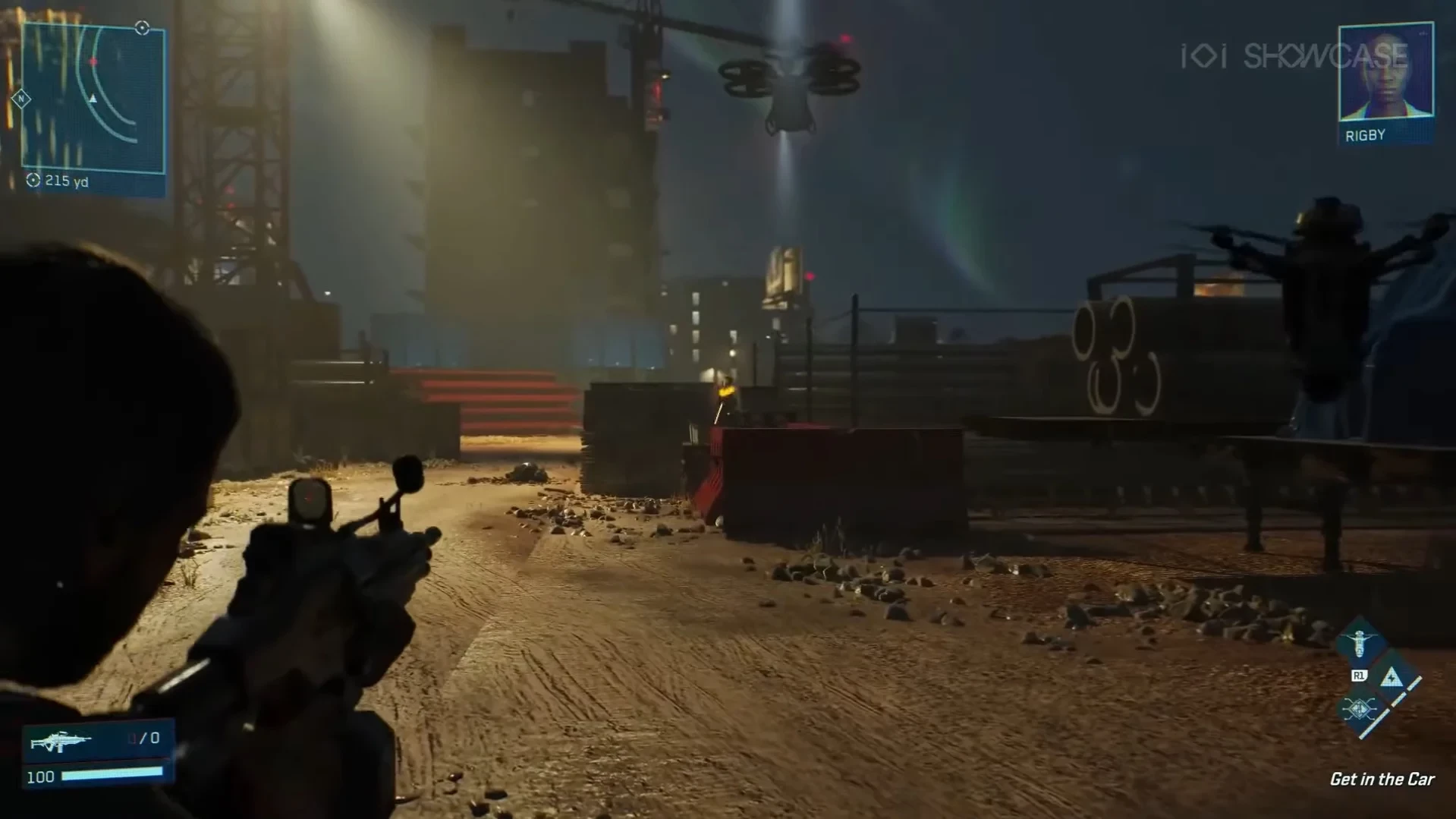Activate the circuit chip hack ability
1456x819 pixels.
[1359, 710]
